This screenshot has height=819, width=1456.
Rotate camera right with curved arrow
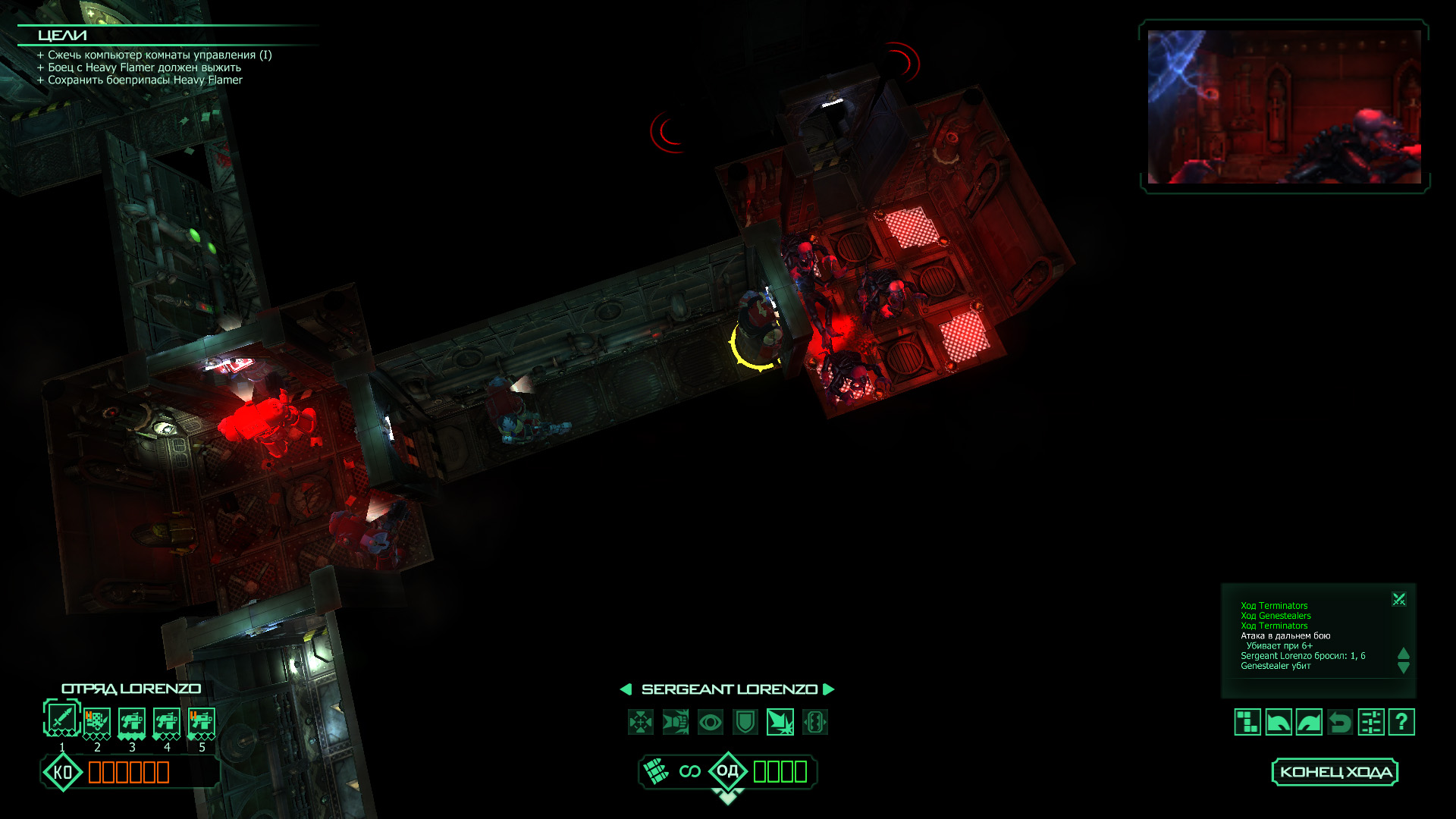pyautogui.click(x=1310, y=722)
